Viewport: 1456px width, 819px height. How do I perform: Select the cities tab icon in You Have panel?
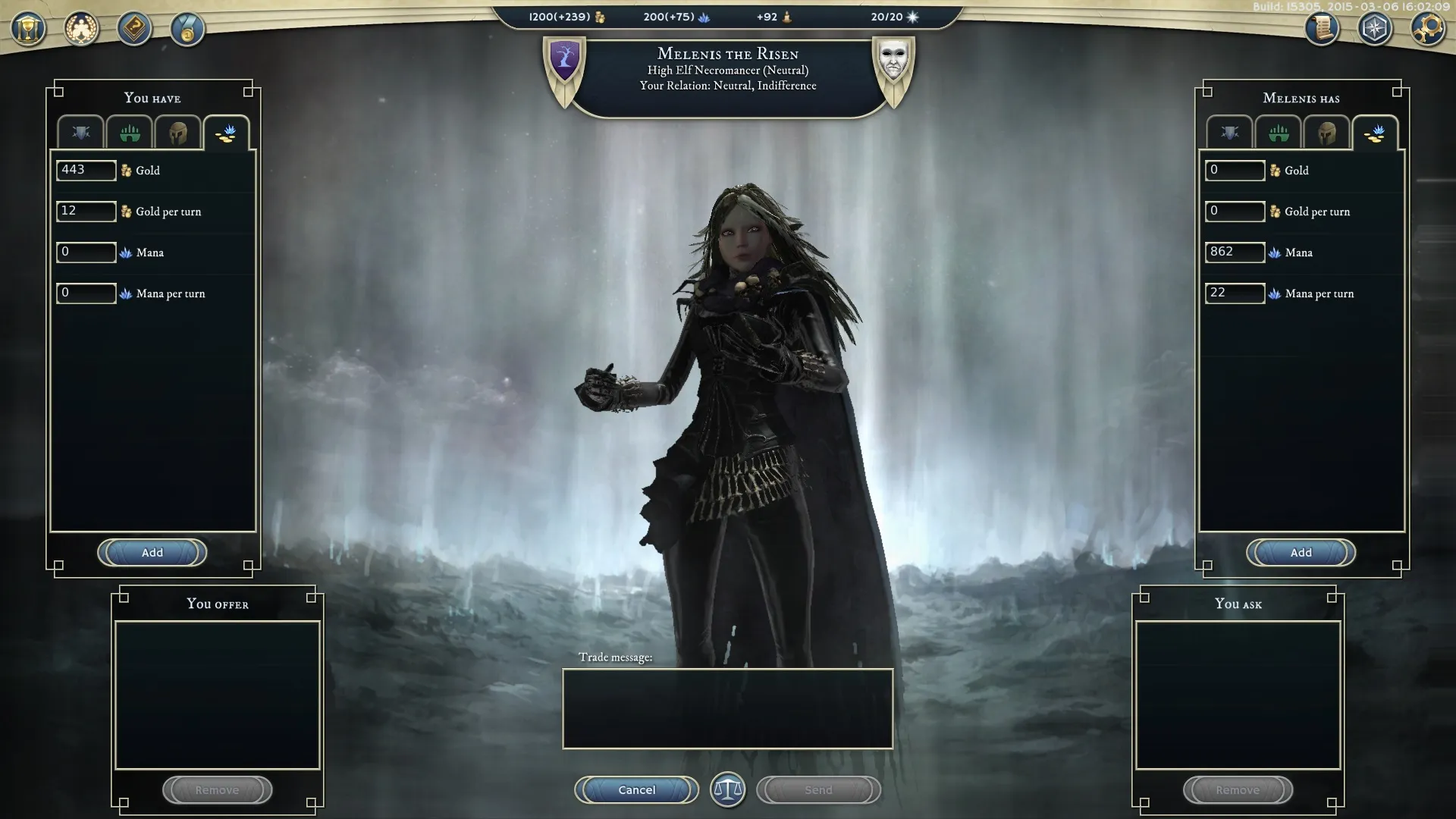128,133
